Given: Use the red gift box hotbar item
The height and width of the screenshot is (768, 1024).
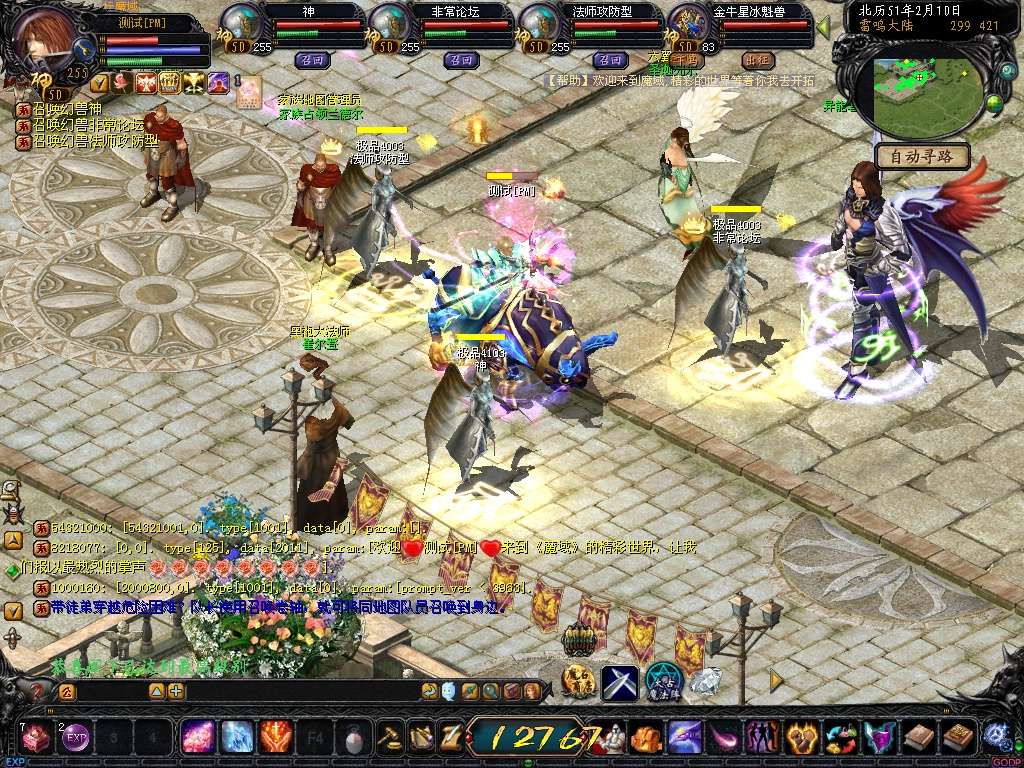Looking at the screenshot, I should click(x=37, y=738).
